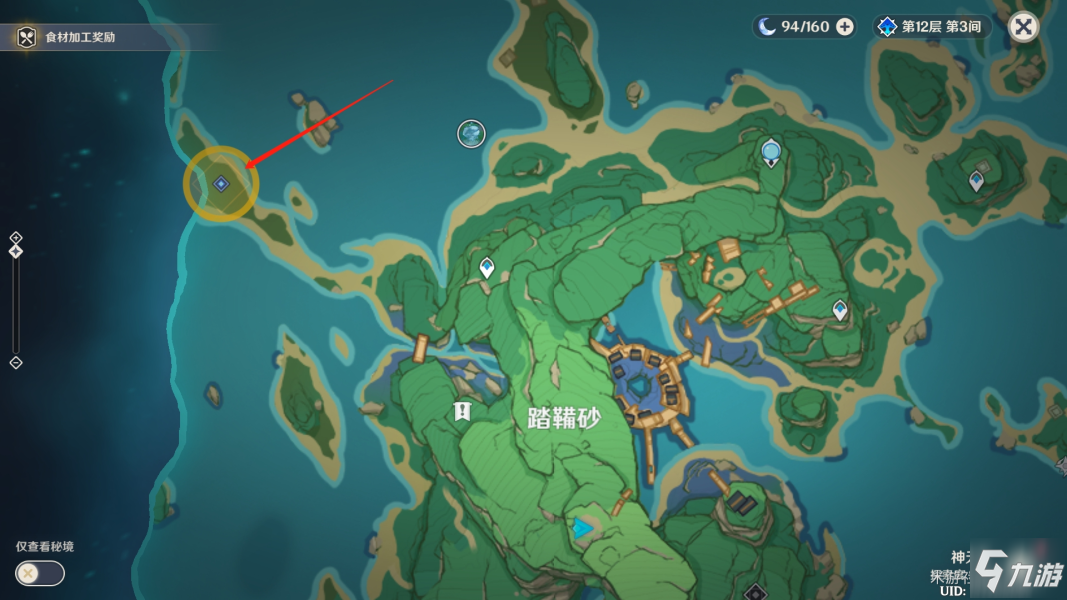Open the 食材加工奖励 quest tracker

click(x=80, y=37)
